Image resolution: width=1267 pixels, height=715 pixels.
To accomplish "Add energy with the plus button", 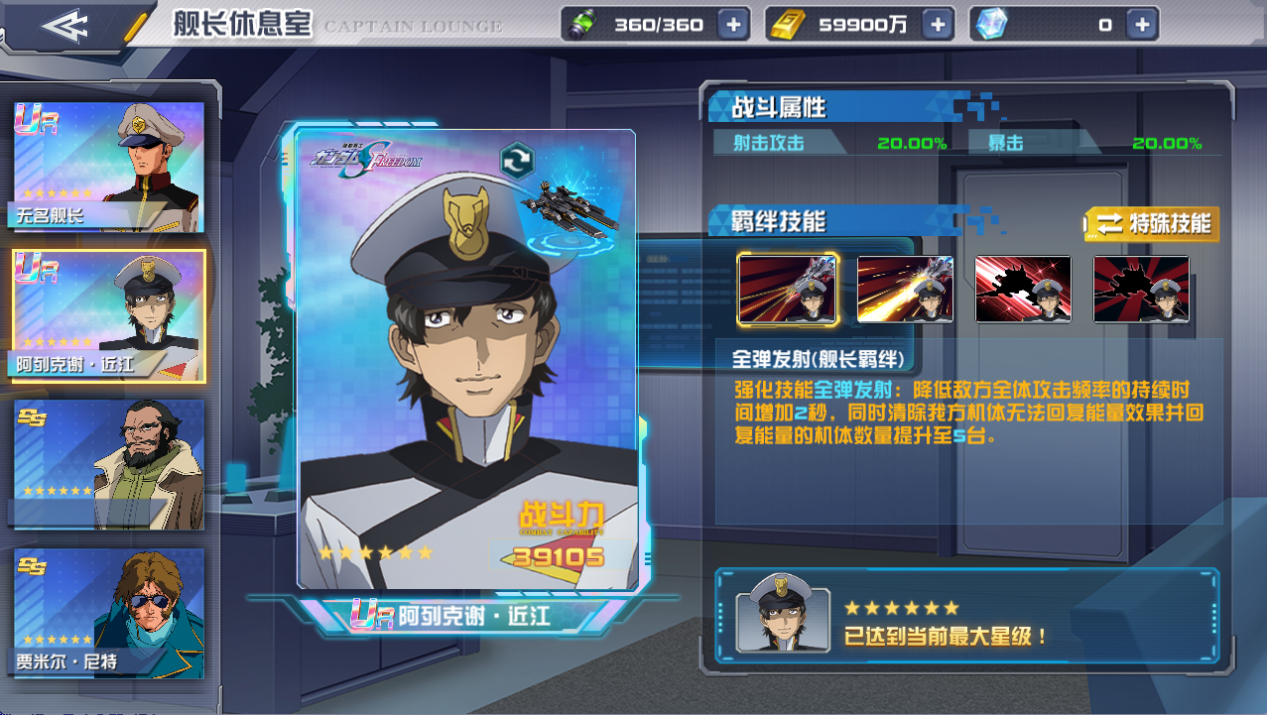I will (733, 25).
